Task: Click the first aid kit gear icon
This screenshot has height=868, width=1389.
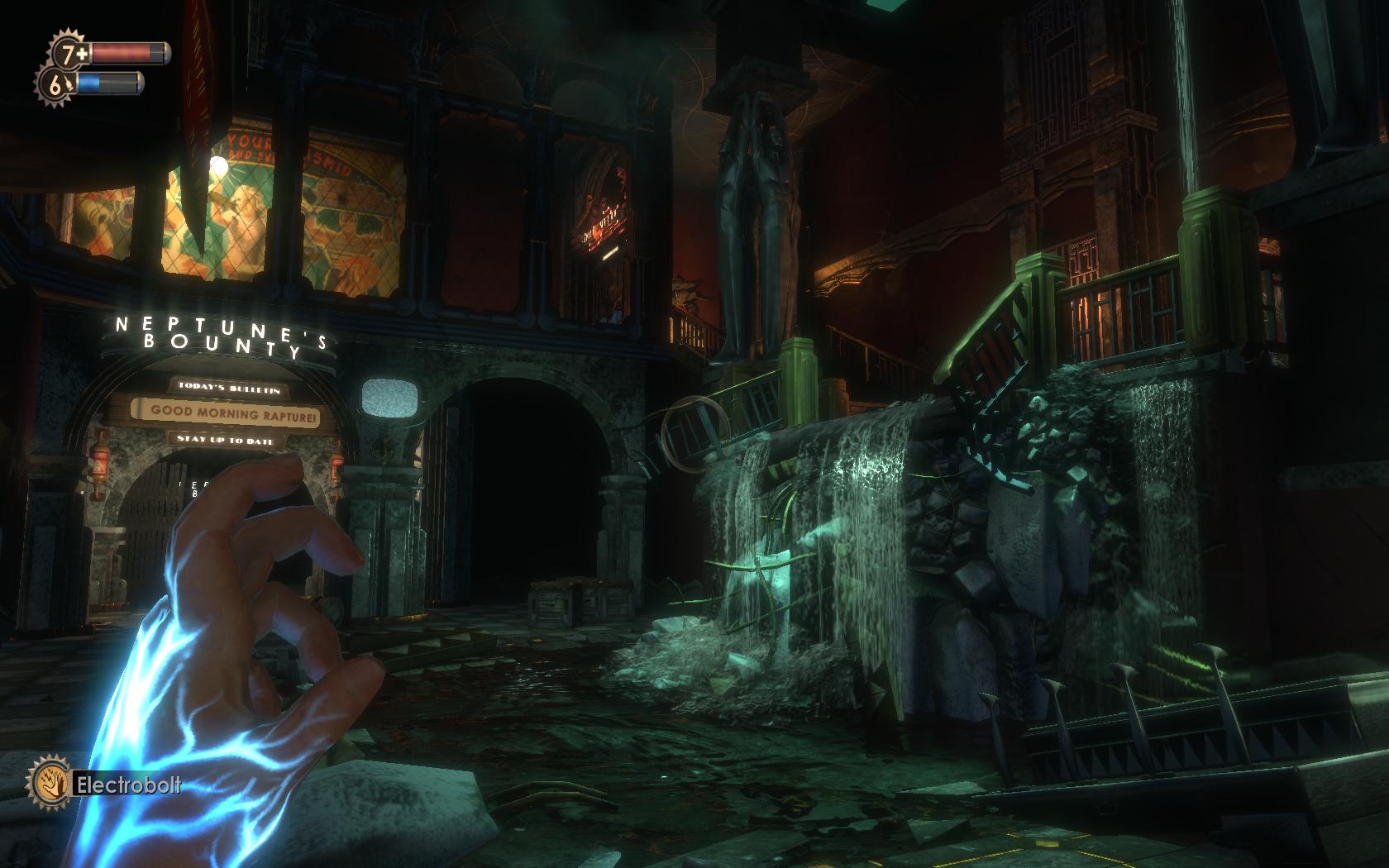Action: [x=69, y=54]
